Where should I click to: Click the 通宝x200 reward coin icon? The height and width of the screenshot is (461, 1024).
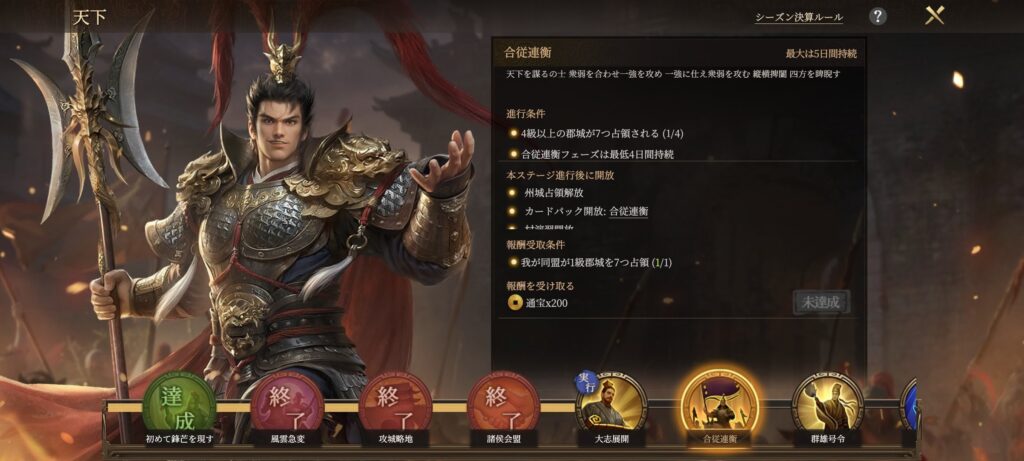click(514, 303)
